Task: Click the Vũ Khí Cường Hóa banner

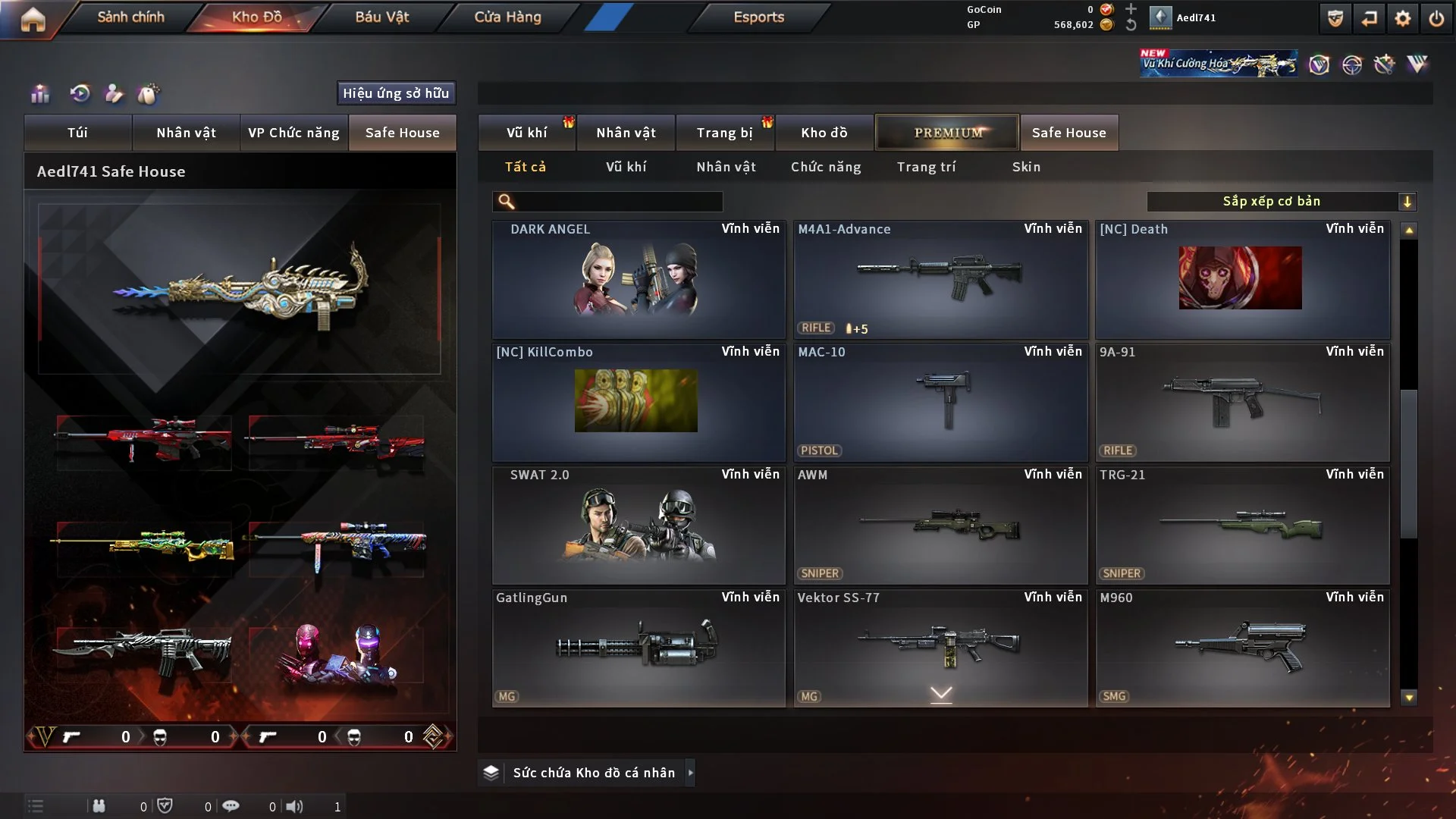Action: pos(1218,64)
